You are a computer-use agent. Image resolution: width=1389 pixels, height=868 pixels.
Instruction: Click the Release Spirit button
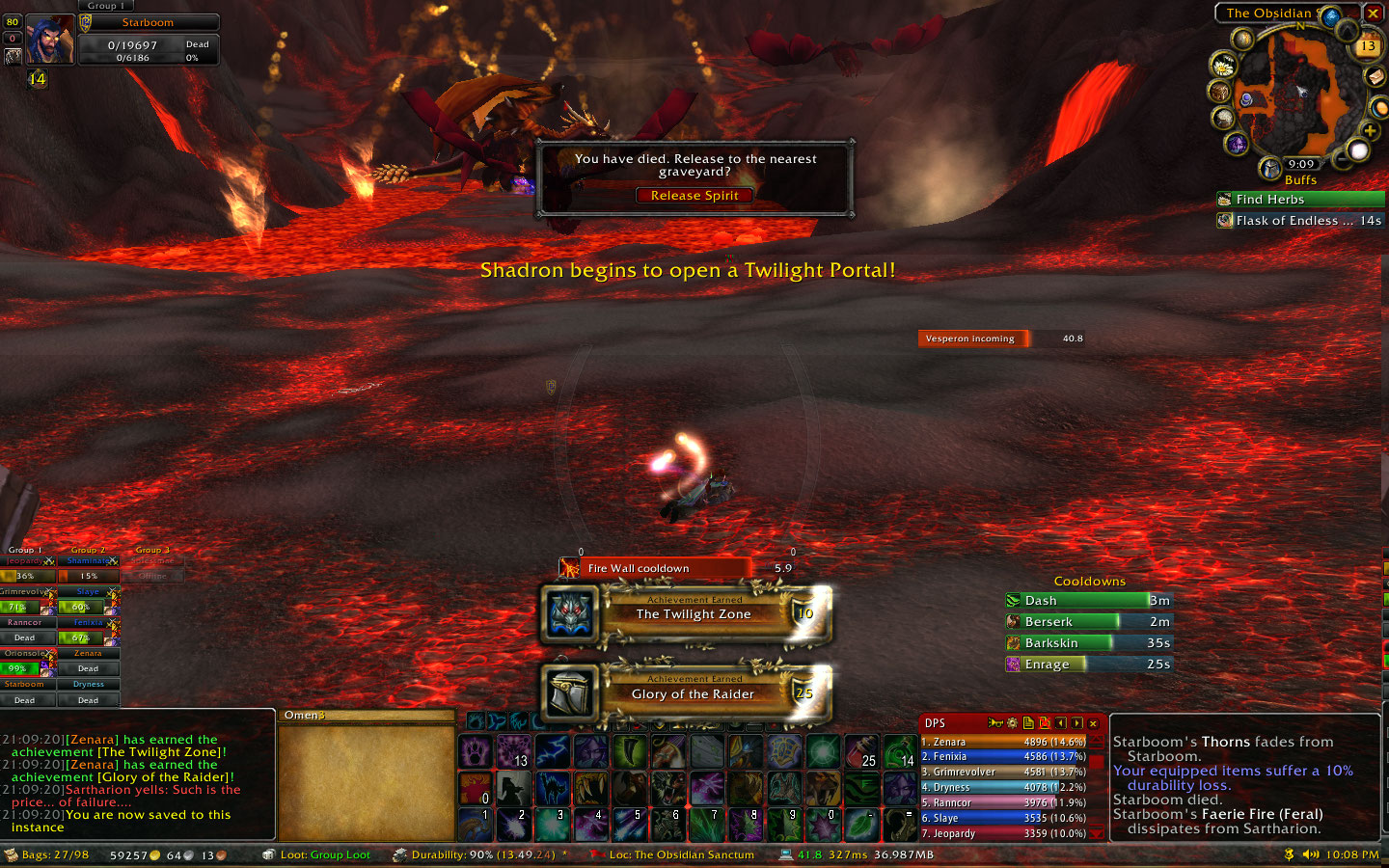[694, 196]
